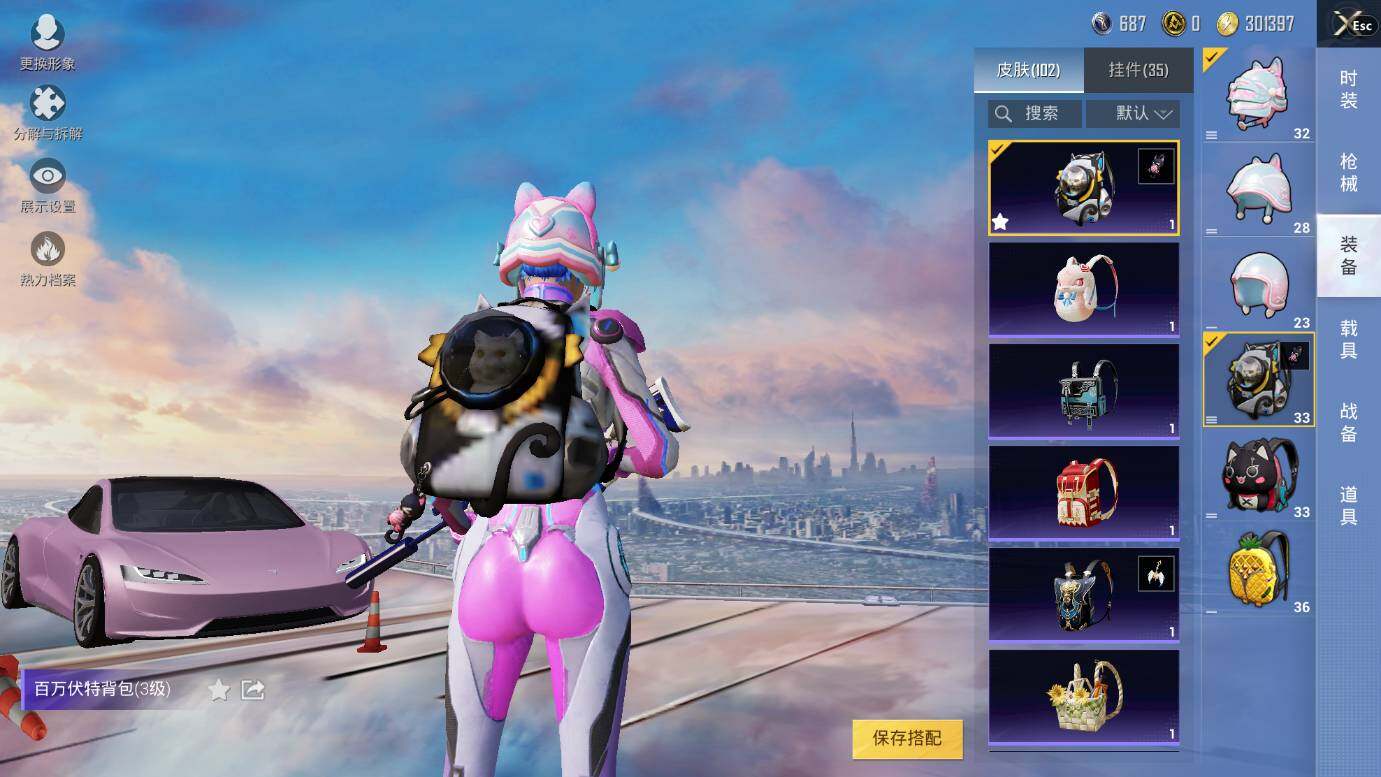
Task: Switch to the 枪械 firearms category
Action: [1348, 172]
